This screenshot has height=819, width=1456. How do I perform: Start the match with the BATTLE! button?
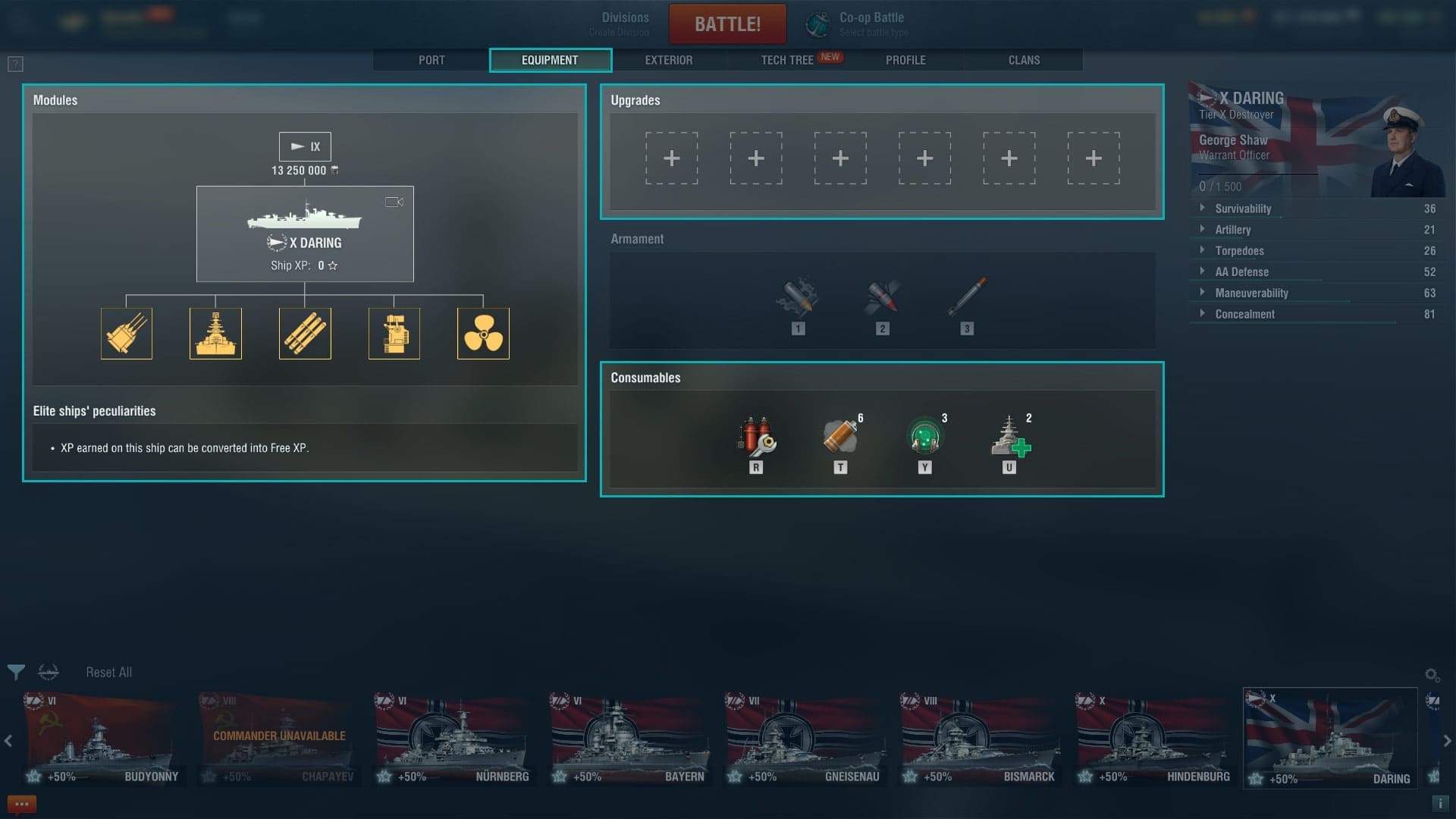(x=727, y=24)
